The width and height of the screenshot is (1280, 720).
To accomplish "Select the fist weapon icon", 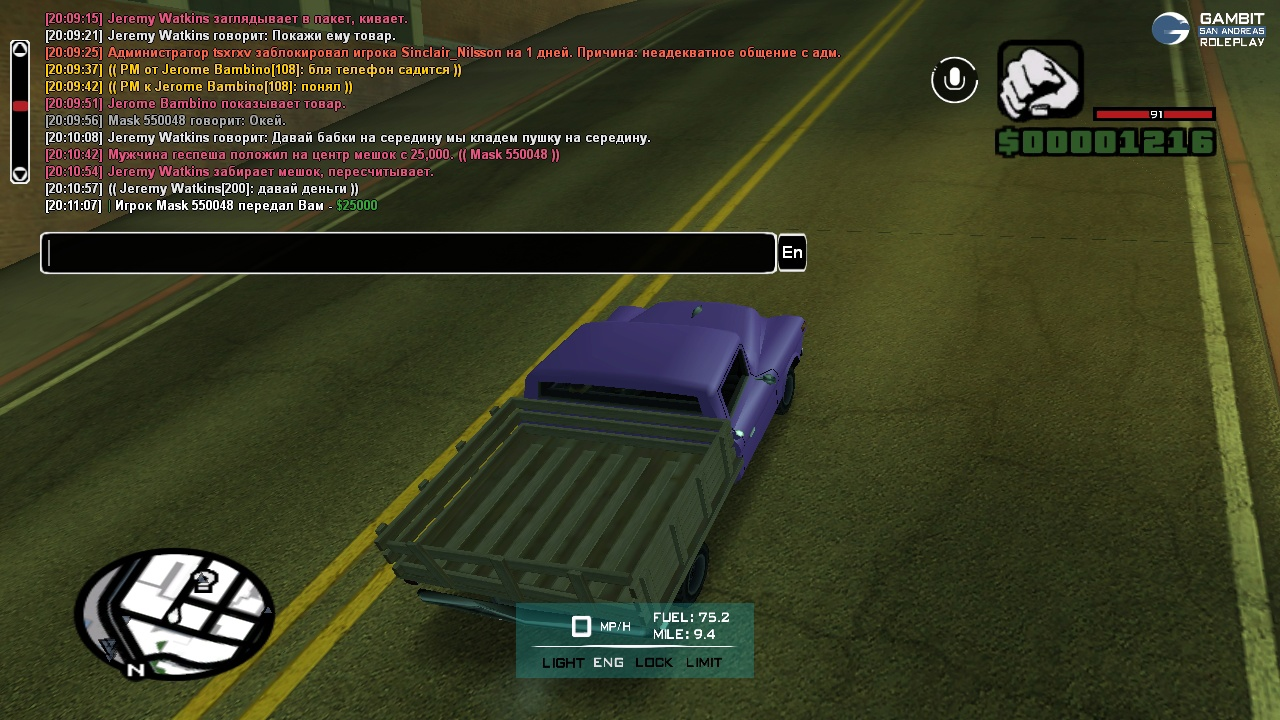I will pyautogui.click(x=1040, y=80).
